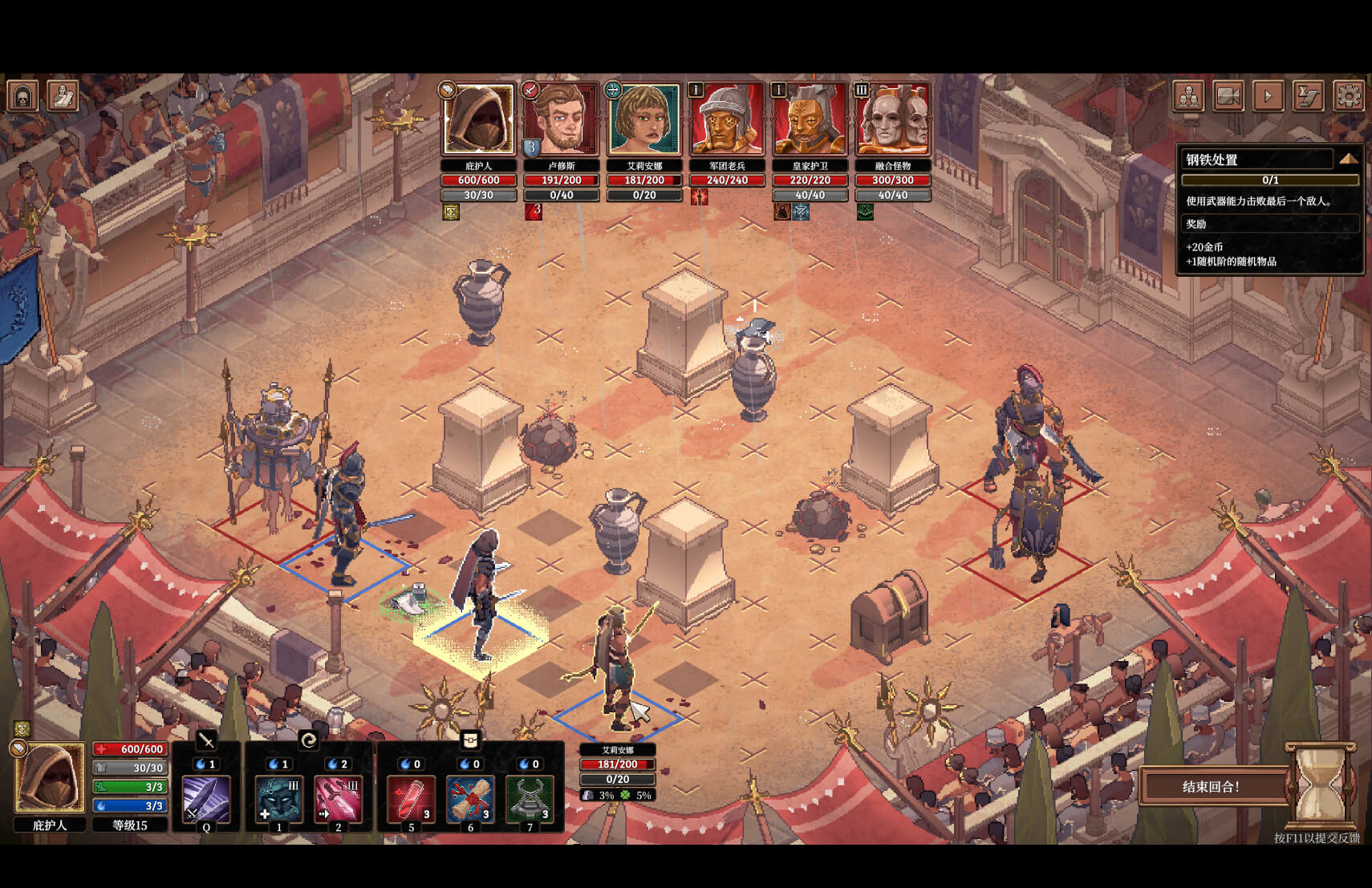Click the skull icon in top left corner

pyautogui.click(x=22, y=95)
